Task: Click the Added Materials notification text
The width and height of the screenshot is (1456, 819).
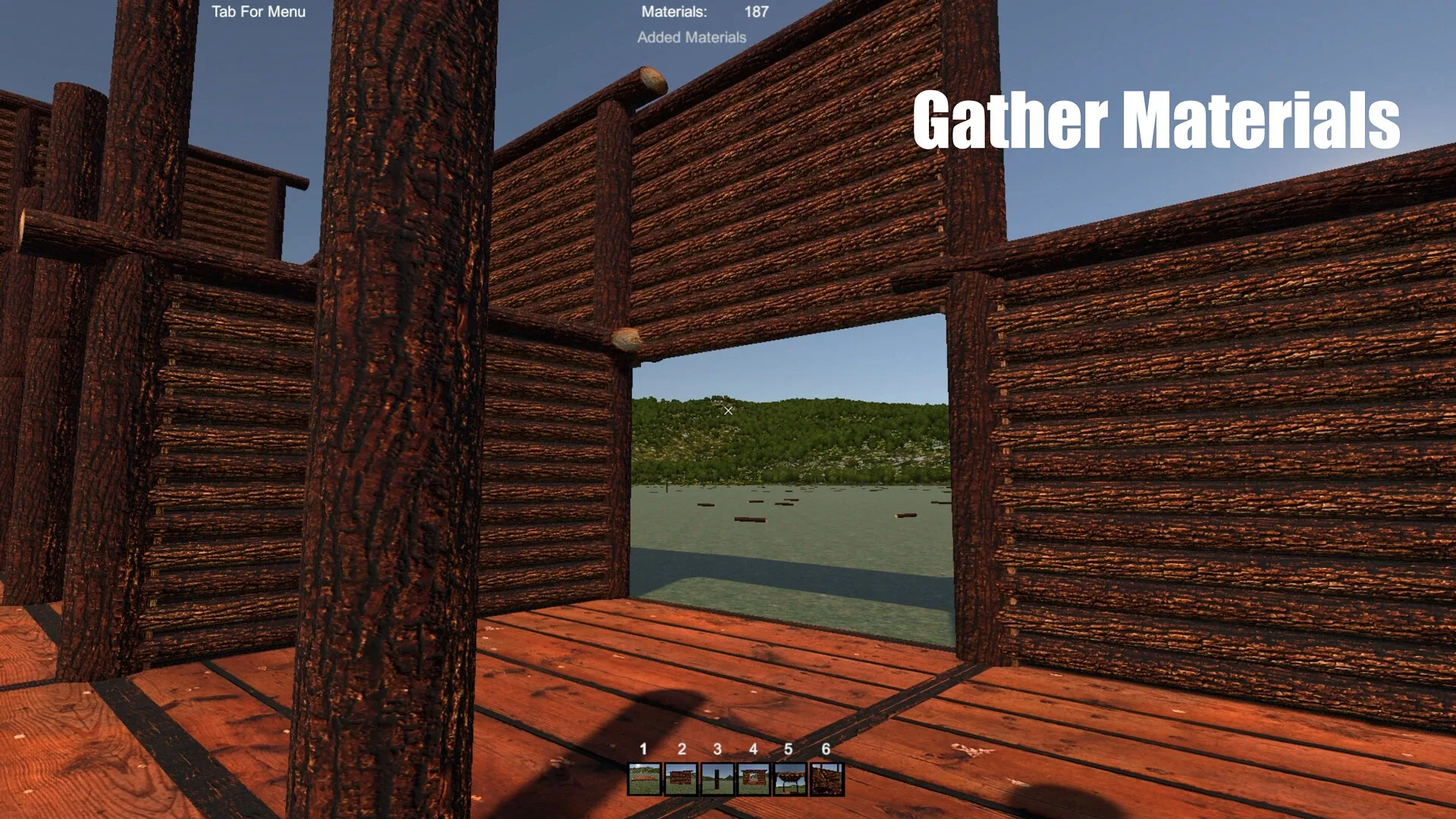Action: point(692,36)
